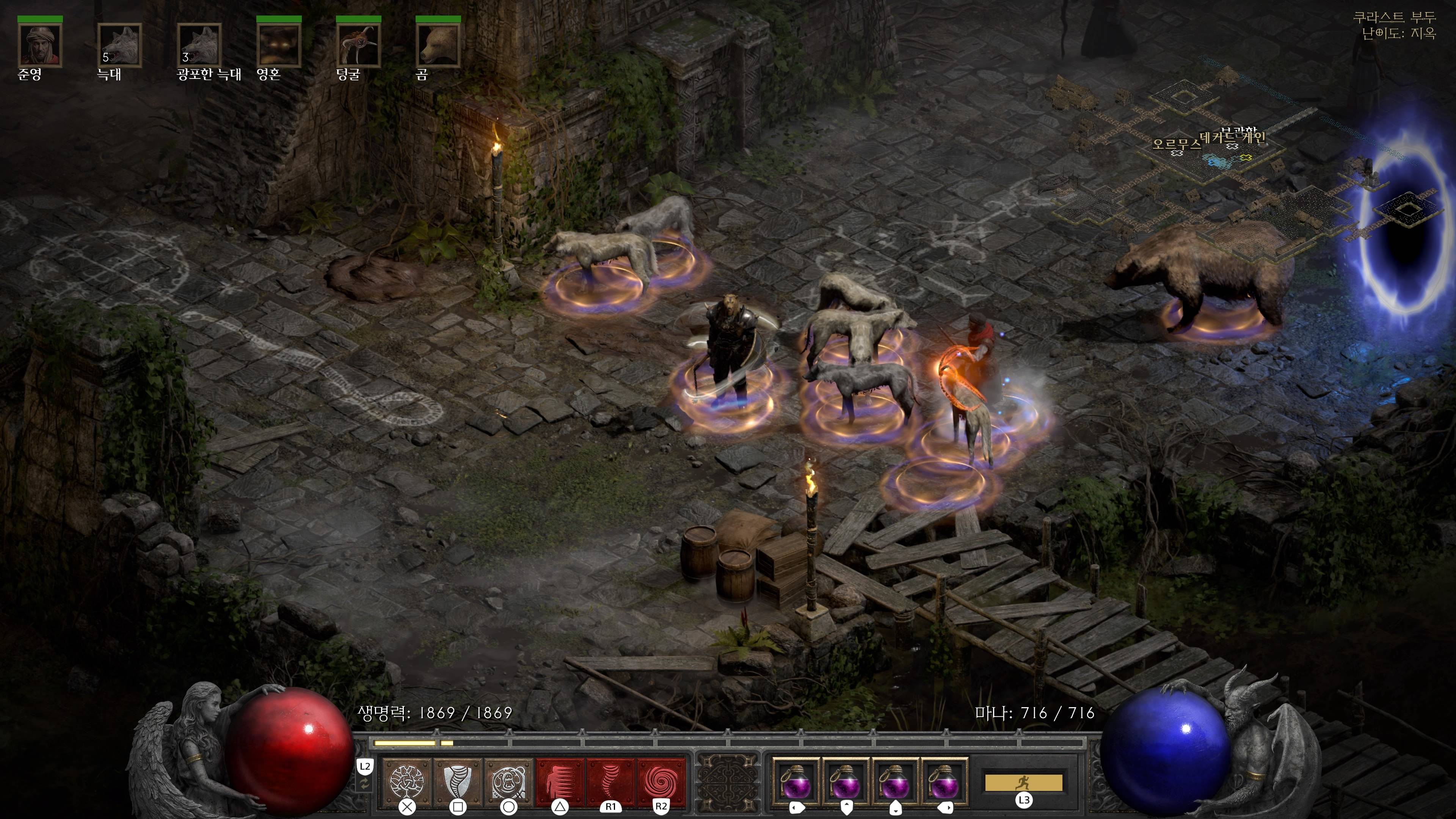This screenshot has height=819, width=1456.
Task: Cast the Cyclone Armor shield skill
Action: tap(458, 782)
